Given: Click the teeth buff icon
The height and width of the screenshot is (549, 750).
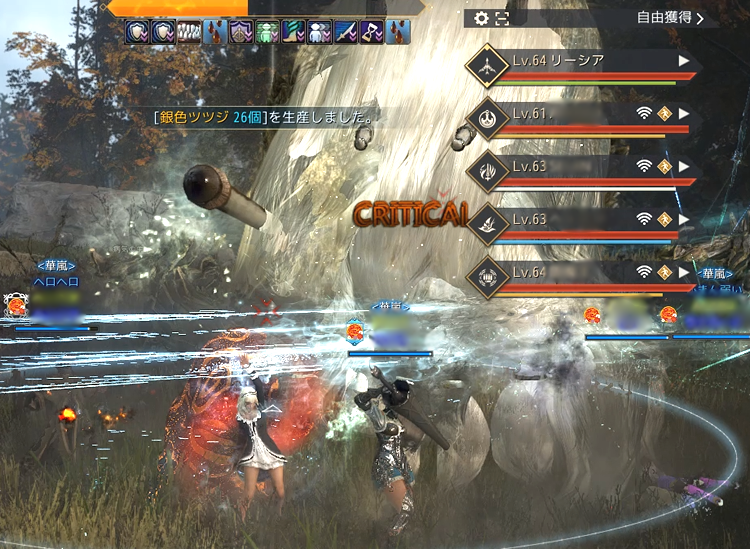Looking at the screenshot, I should click(x=189, y=32).
